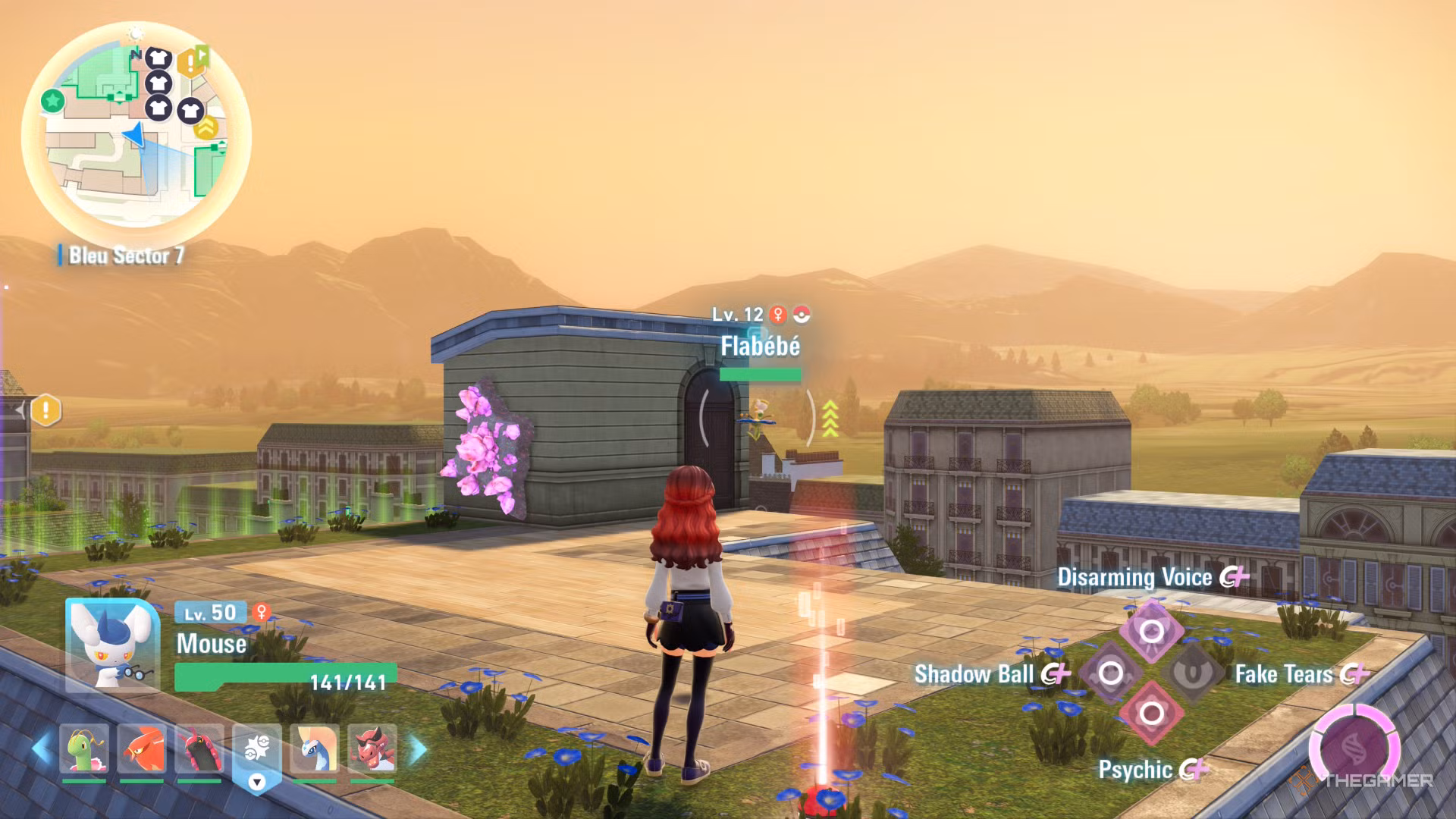Click the exclamation alert icon at screen edge
This screenshot has height=819, width=1456.
(x=45, y=410)
